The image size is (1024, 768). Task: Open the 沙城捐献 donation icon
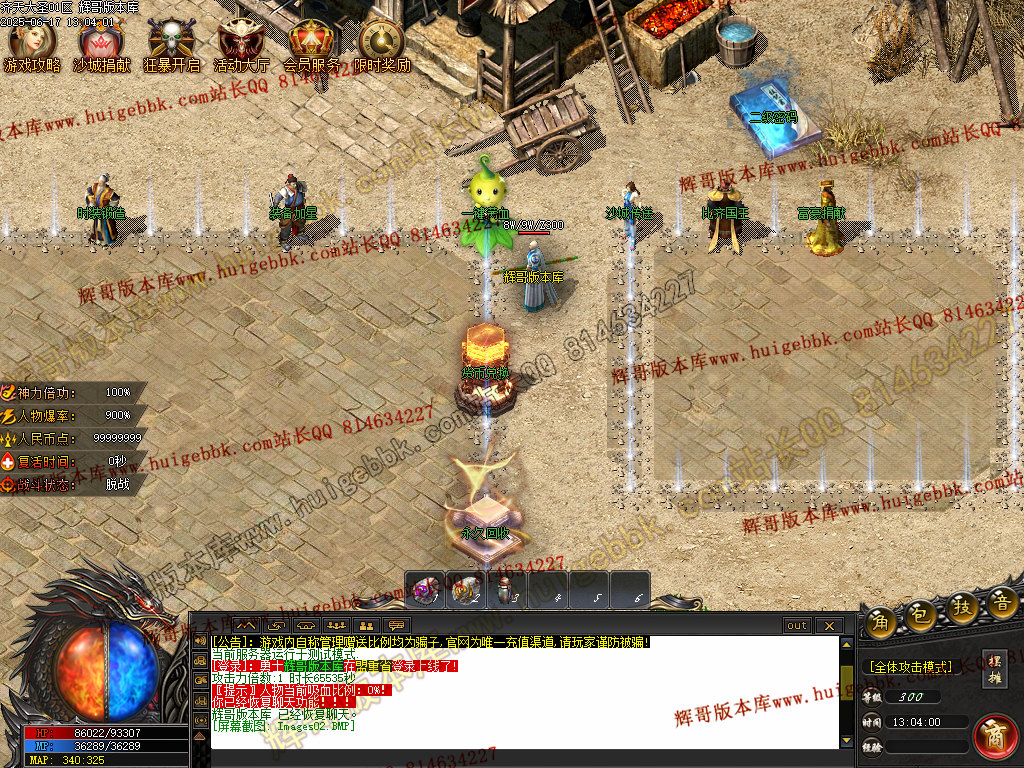point(101,45)
